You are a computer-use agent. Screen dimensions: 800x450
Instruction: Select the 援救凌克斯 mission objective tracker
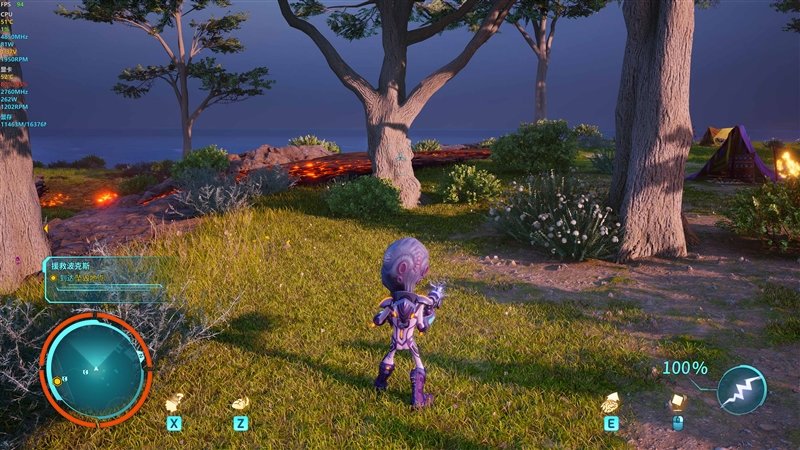102,279
